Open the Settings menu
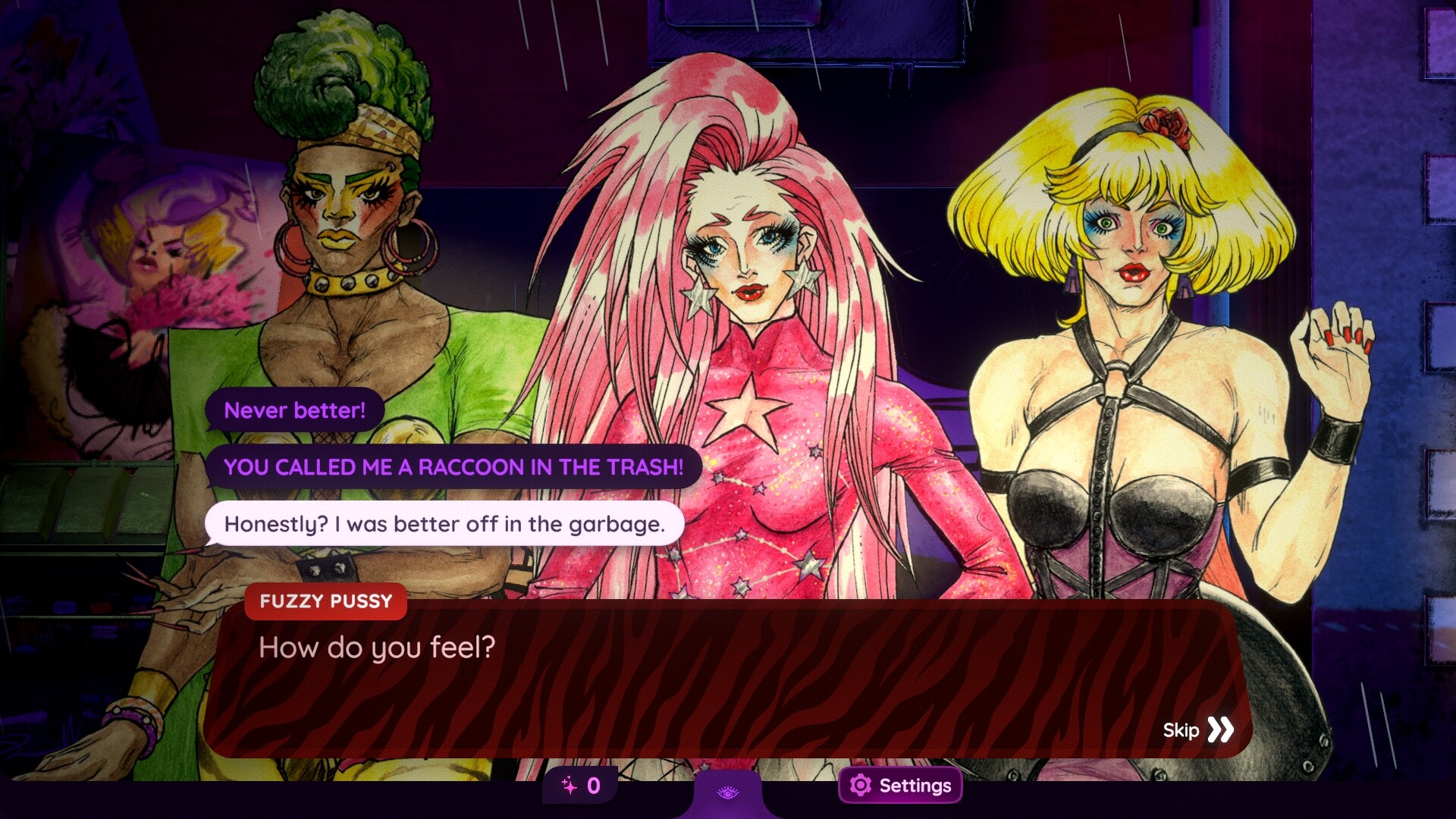 tap(900, 786)
